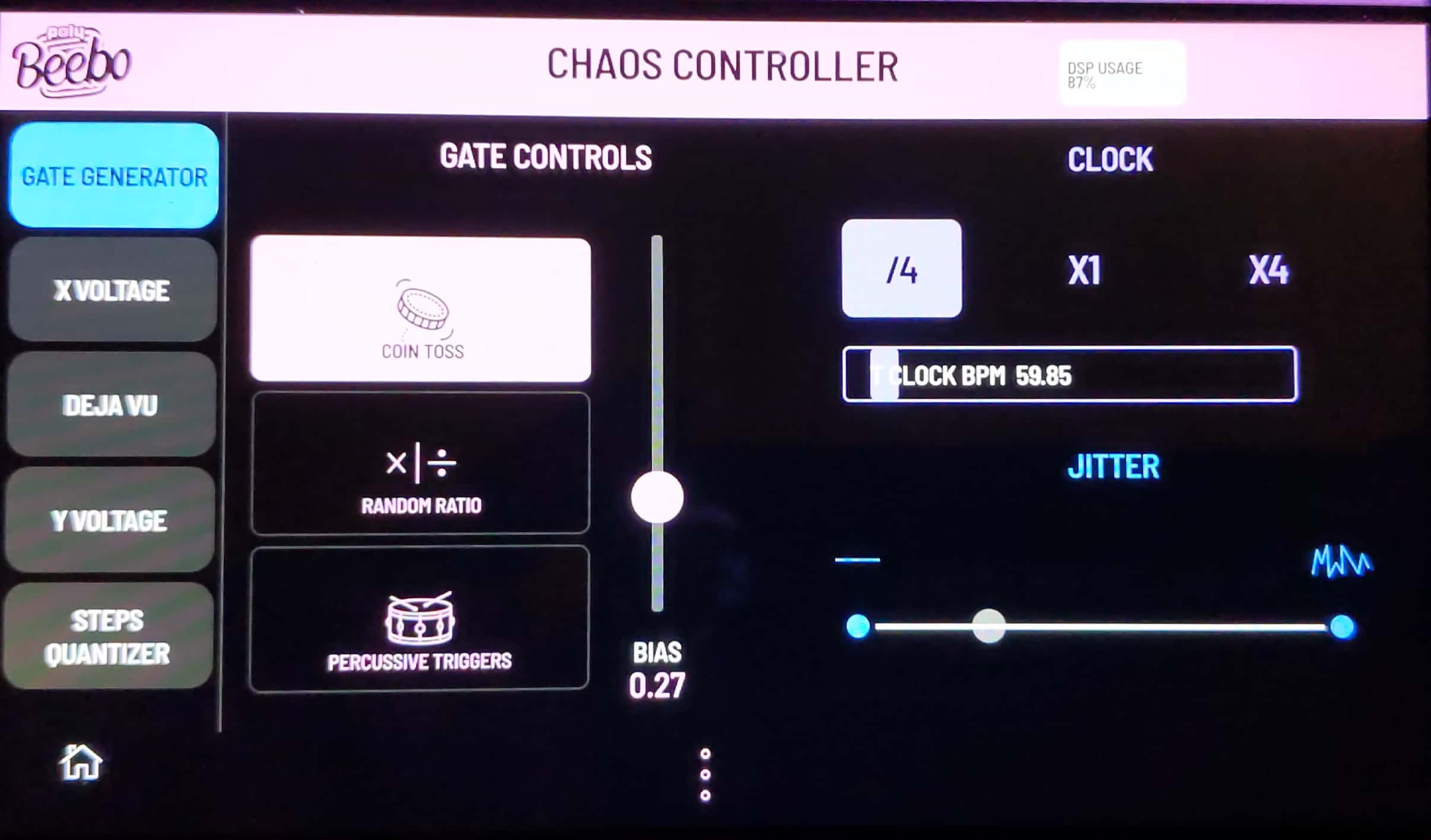
Task: Open the three-dot options menu
Action: (x=705, y=774)
